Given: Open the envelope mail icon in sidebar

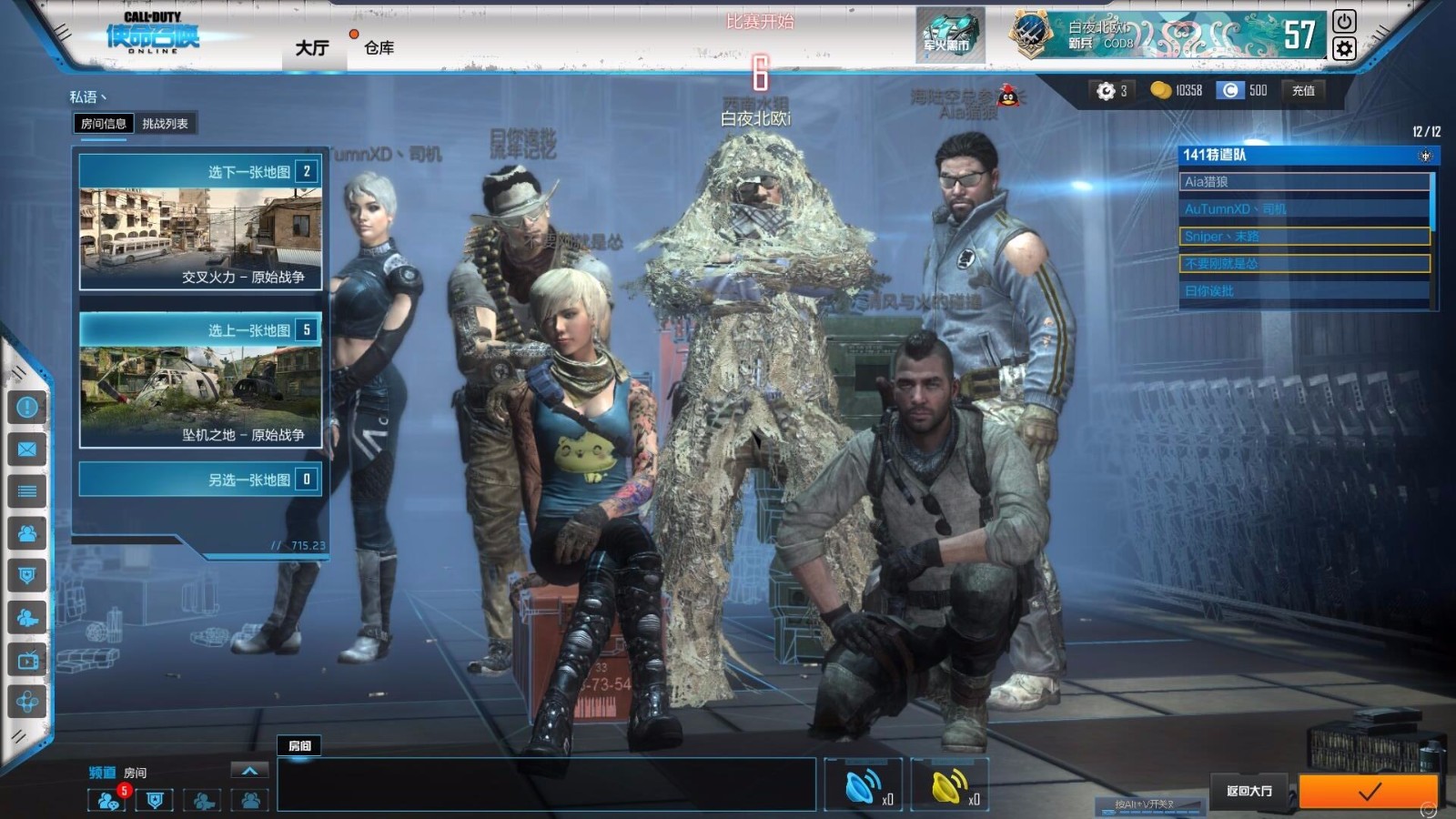Looking at the screenshot, I should click(27, 450).
